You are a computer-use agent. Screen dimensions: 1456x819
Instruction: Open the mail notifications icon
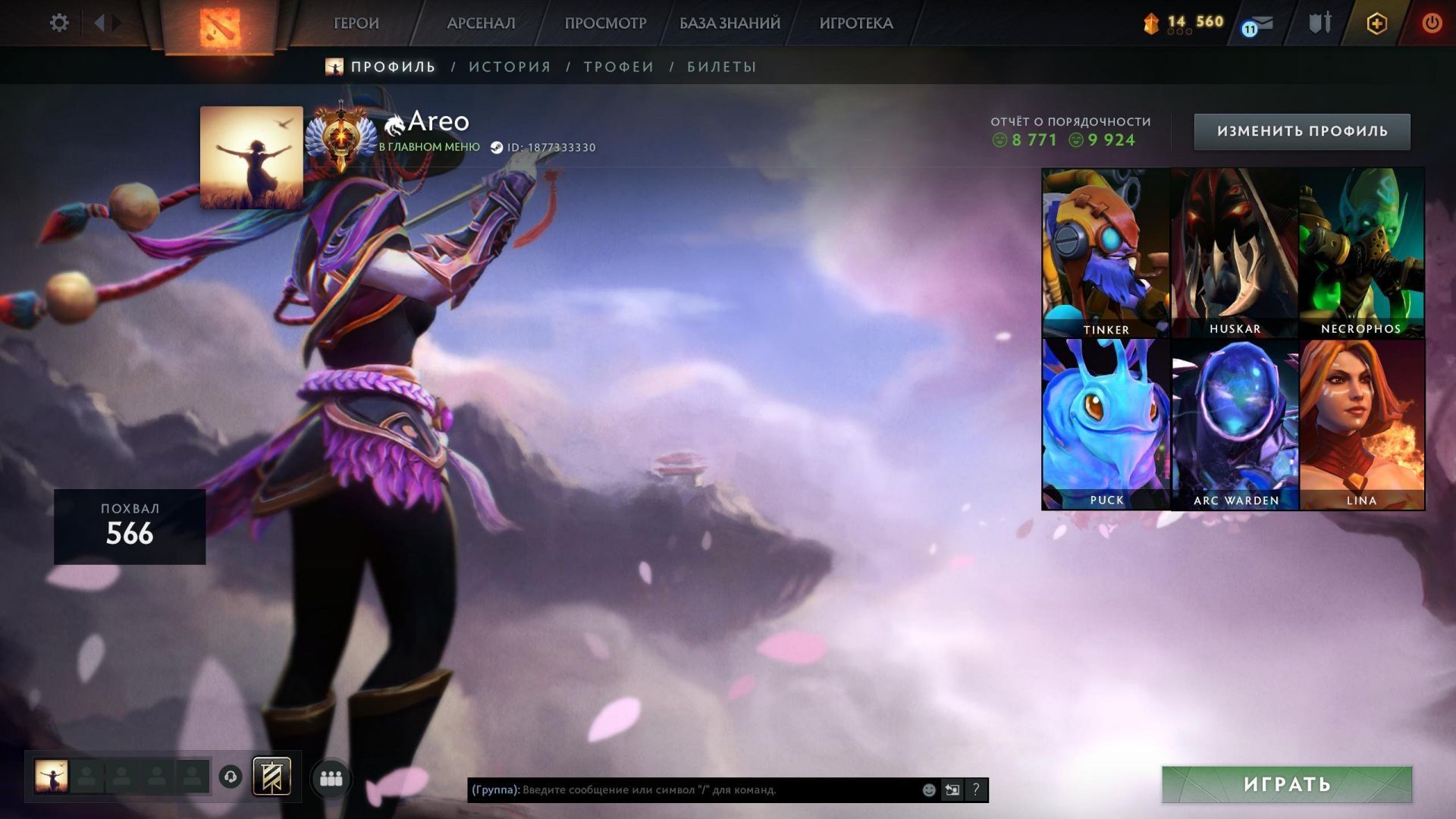pyautogui.click(x=1259, y=24)
